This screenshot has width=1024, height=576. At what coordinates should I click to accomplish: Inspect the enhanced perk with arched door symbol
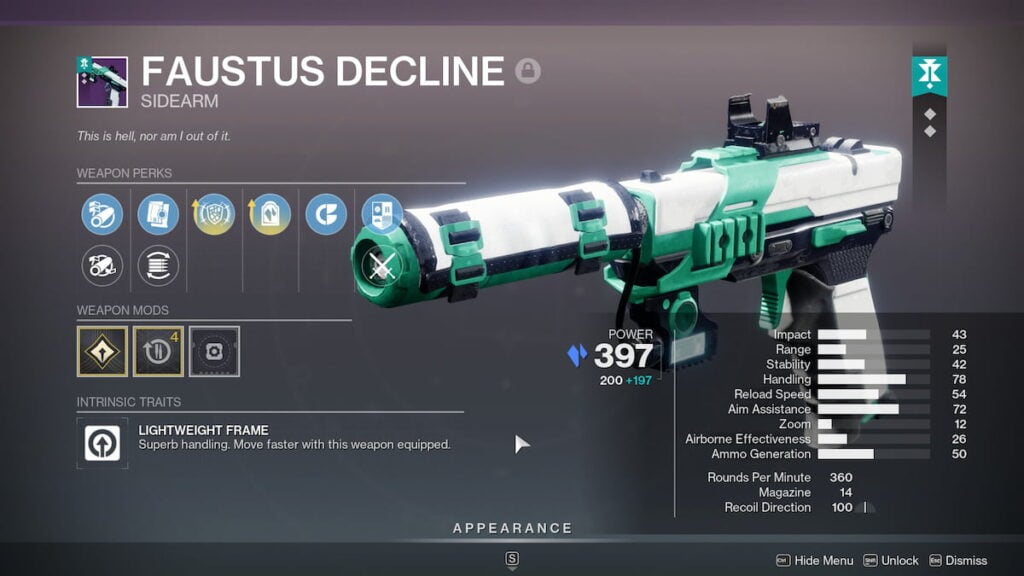pos(270,214)
